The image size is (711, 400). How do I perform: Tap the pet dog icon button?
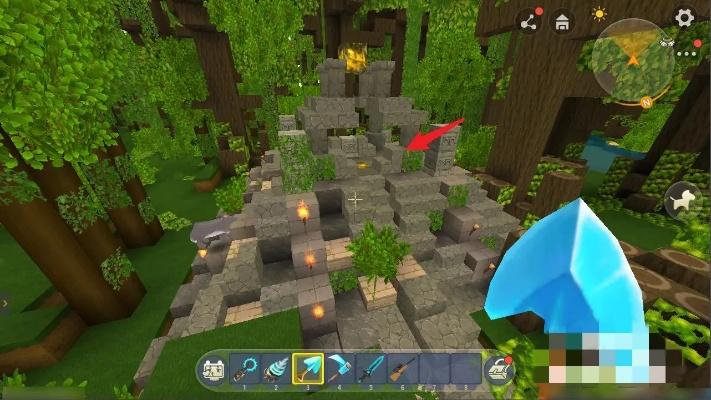(683, 201)
